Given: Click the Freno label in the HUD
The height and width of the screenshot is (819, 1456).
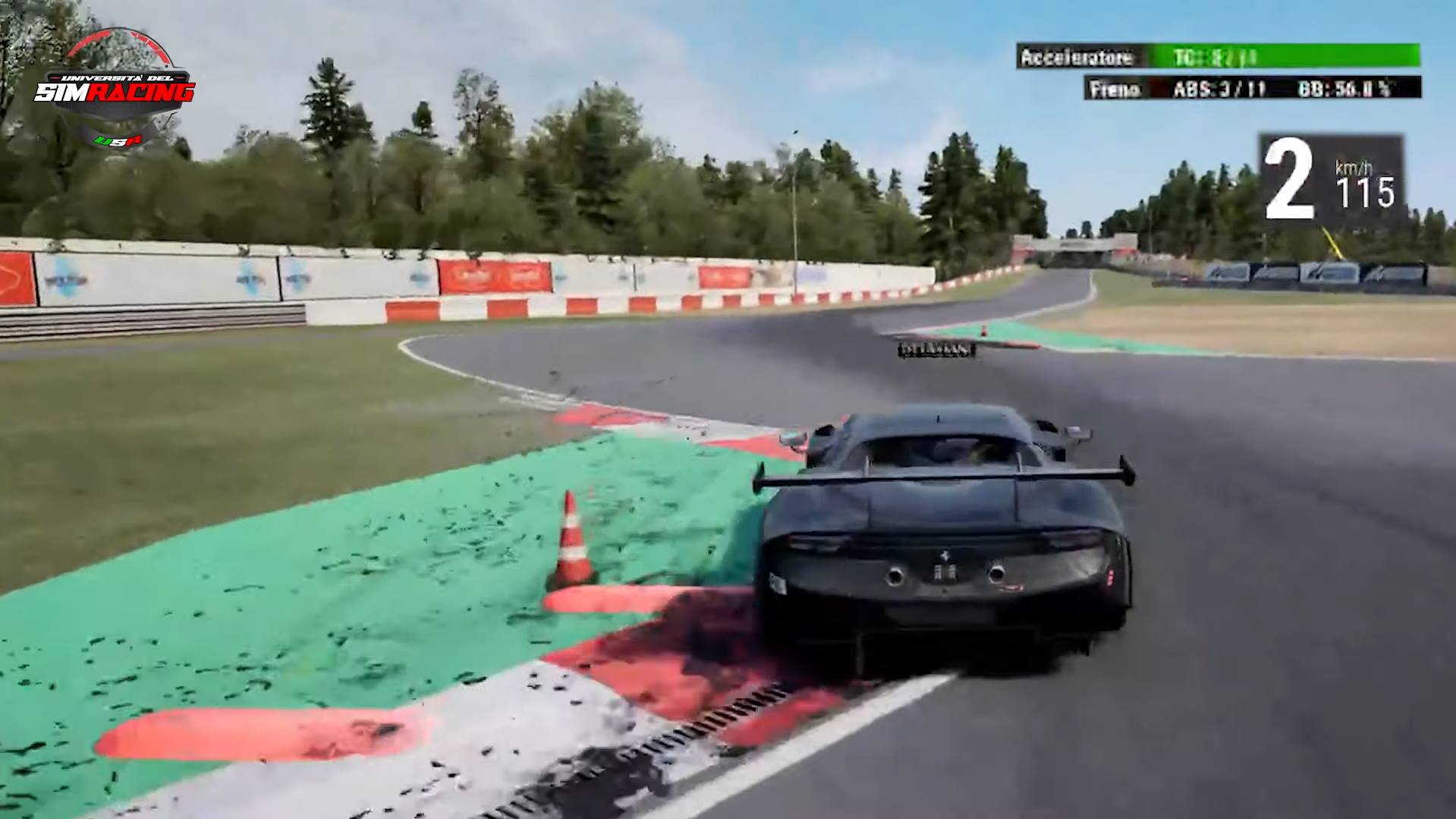Looking at the screenshot, I should click(x=1112, y=92).
